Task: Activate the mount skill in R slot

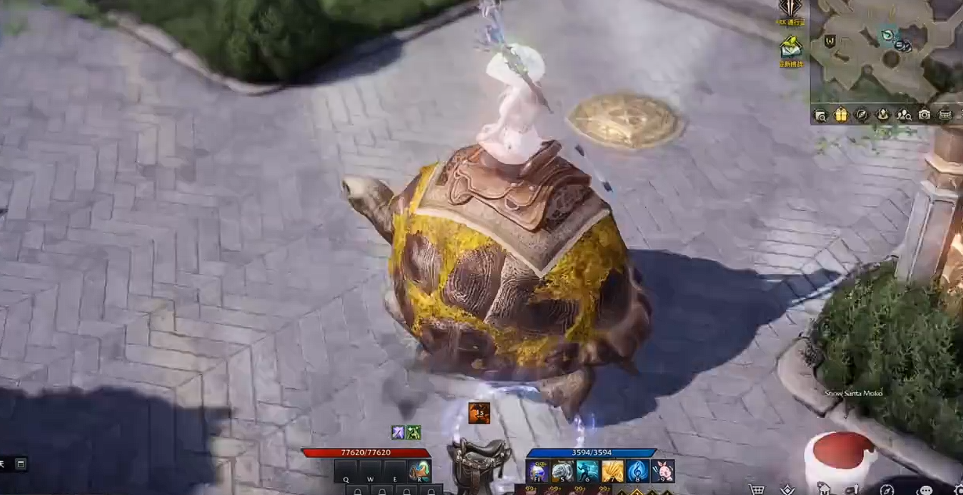Action: tap(419, 471)
